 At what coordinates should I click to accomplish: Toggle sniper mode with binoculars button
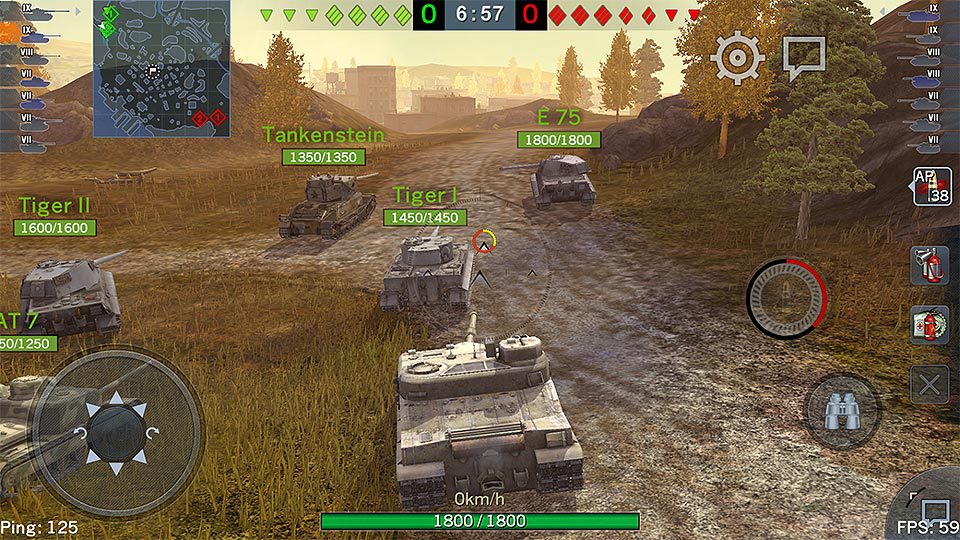click(x=842, y=411)
